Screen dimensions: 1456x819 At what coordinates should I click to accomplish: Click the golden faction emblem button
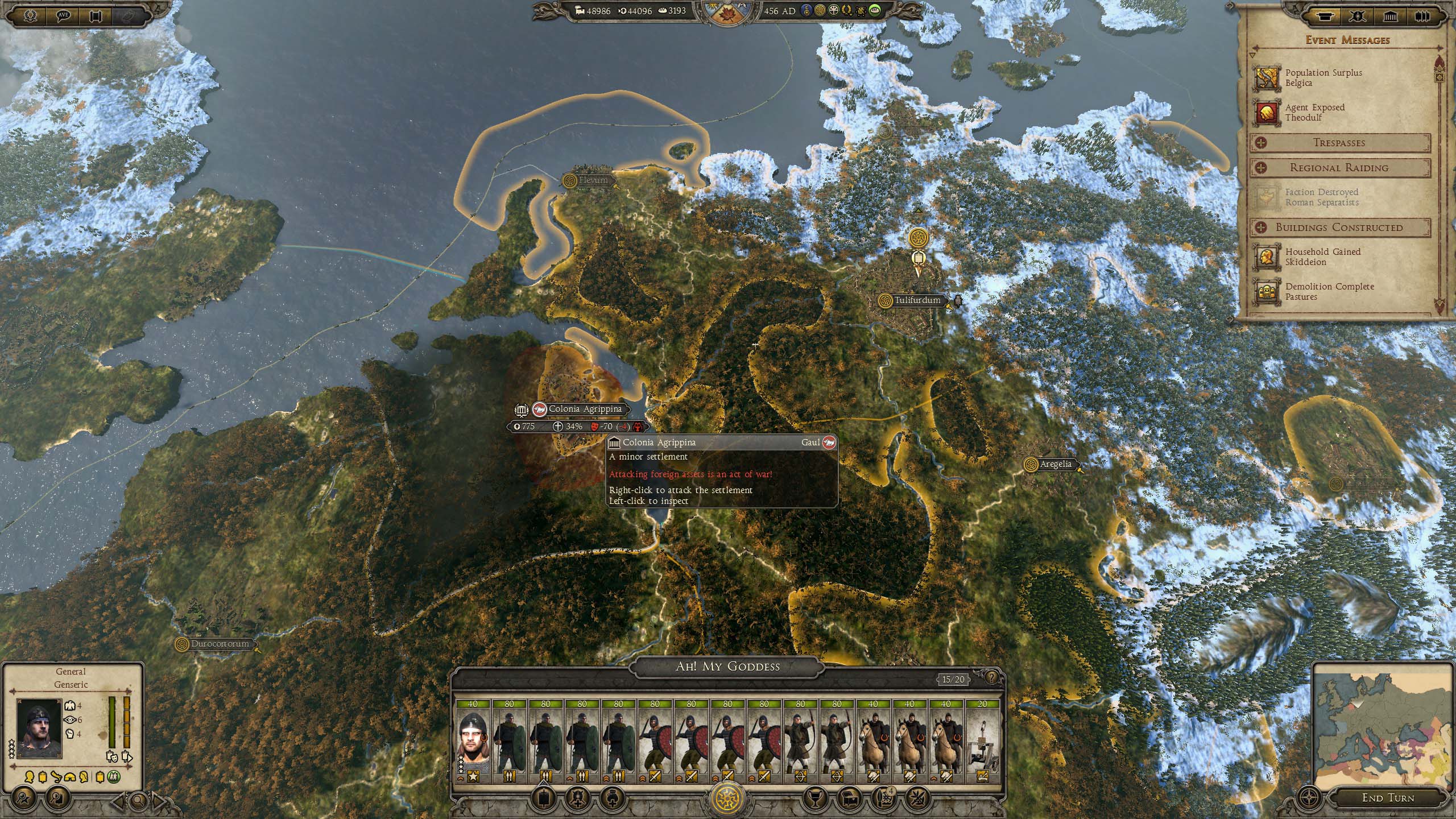728,797
